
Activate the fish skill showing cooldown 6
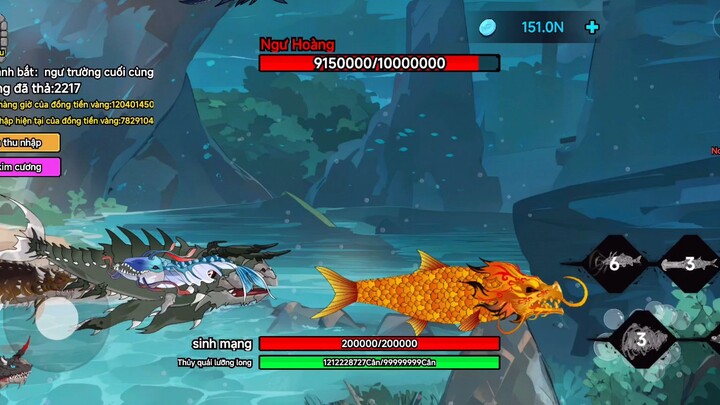tap(615, 263)
